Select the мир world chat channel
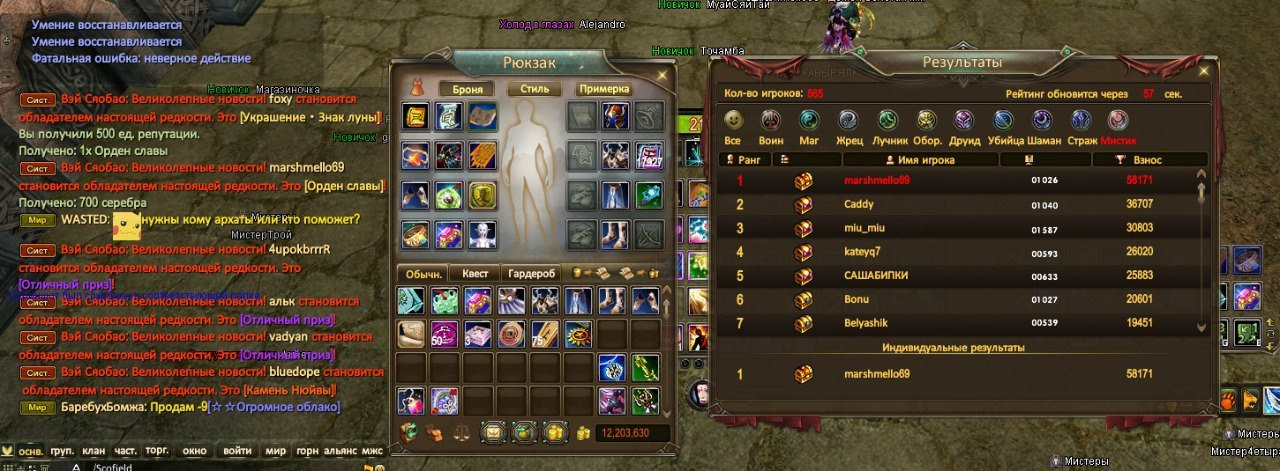 point(275,451)
